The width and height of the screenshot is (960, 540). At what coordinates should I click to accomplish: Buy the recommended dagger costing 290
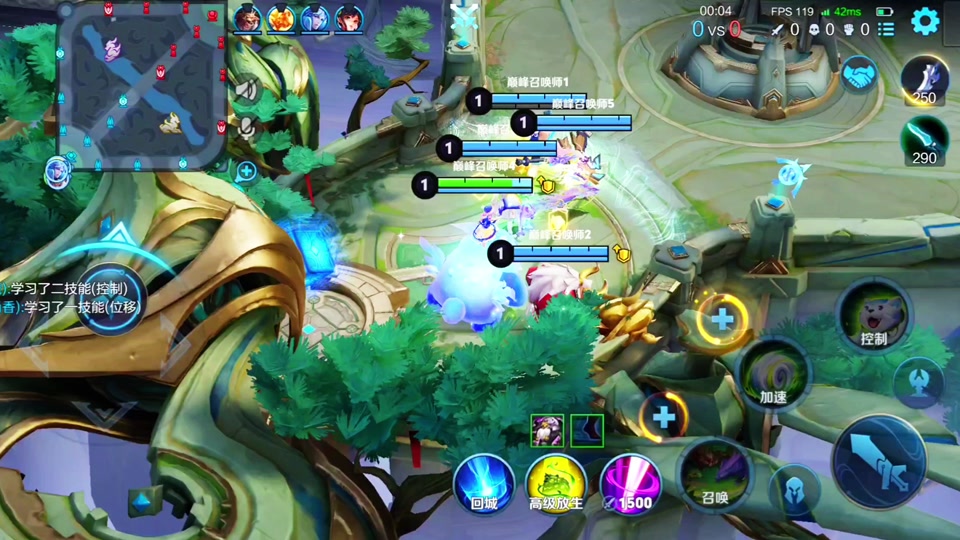924,140
